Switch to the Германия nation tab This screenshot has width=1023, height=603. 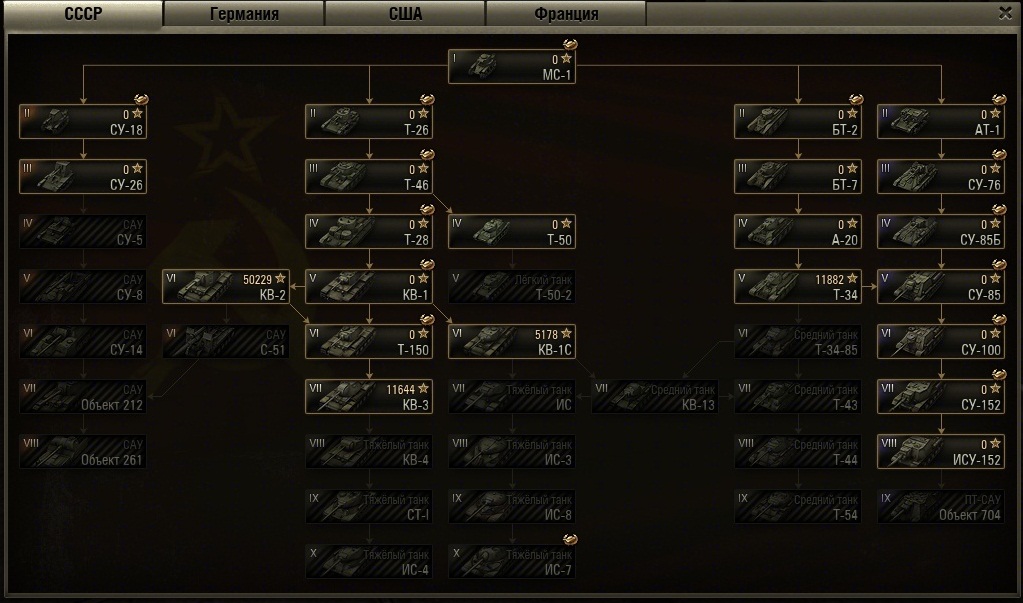tap(244, 14)
